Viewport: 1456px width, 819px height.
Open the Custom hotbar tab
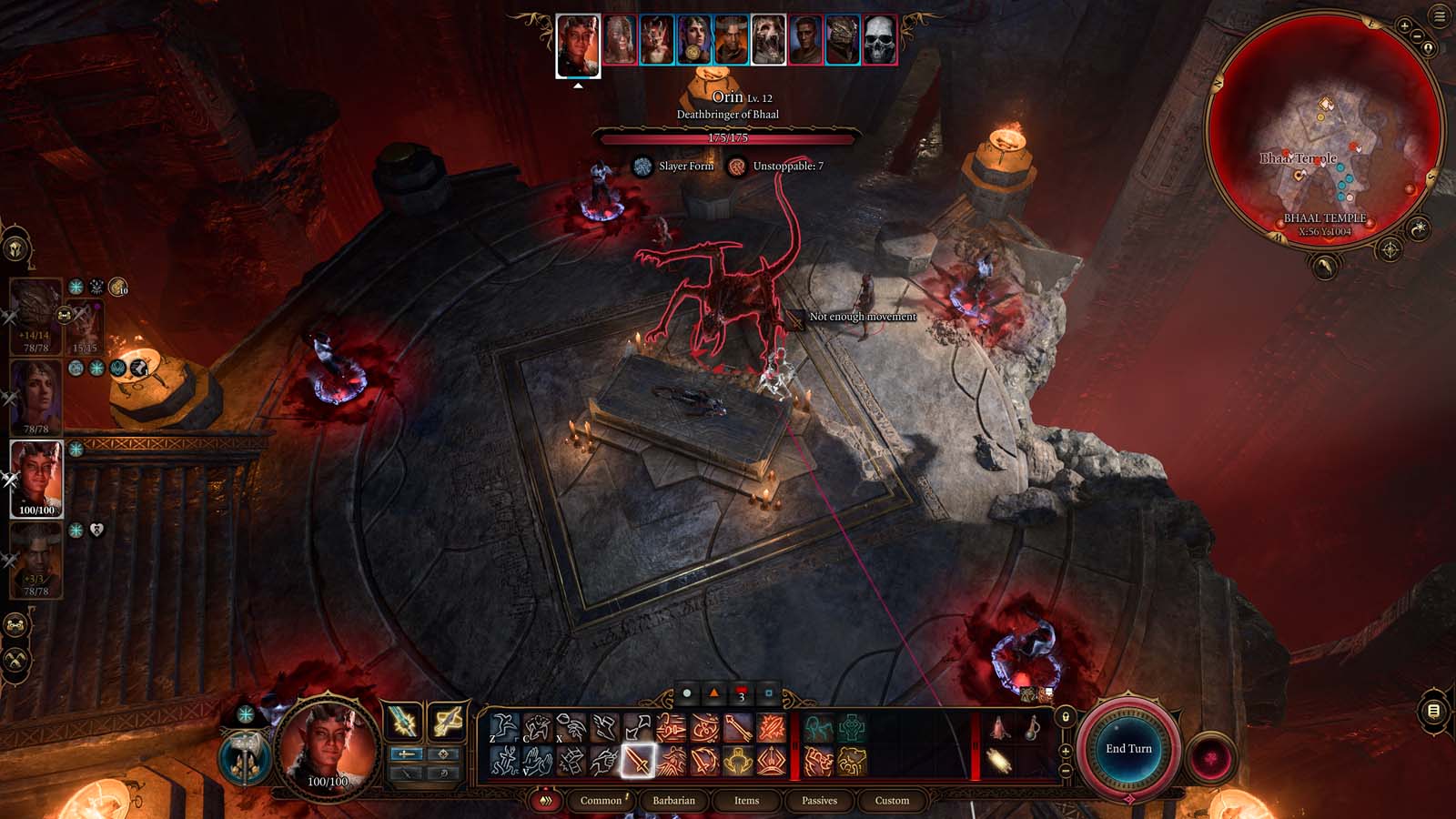pos(892,801)
